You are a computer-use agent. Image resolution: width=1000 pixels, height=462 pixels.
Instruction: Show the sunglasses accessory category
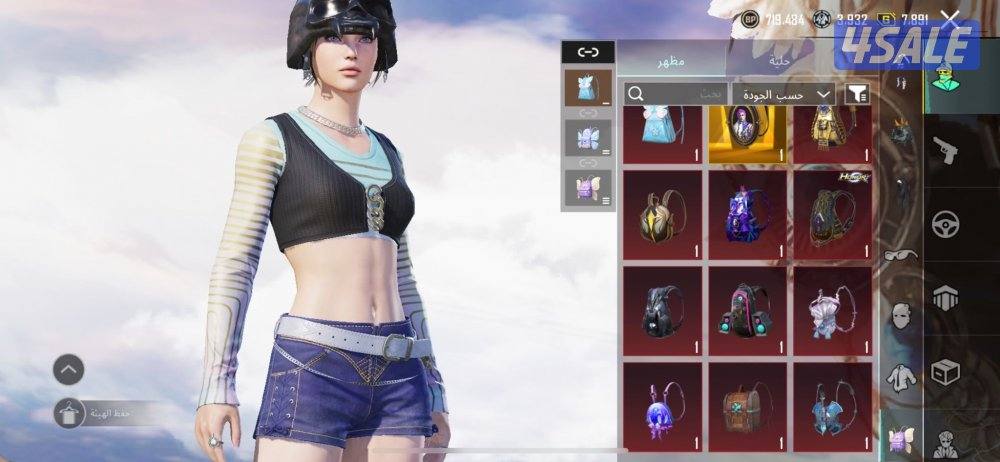coord(902,254)
